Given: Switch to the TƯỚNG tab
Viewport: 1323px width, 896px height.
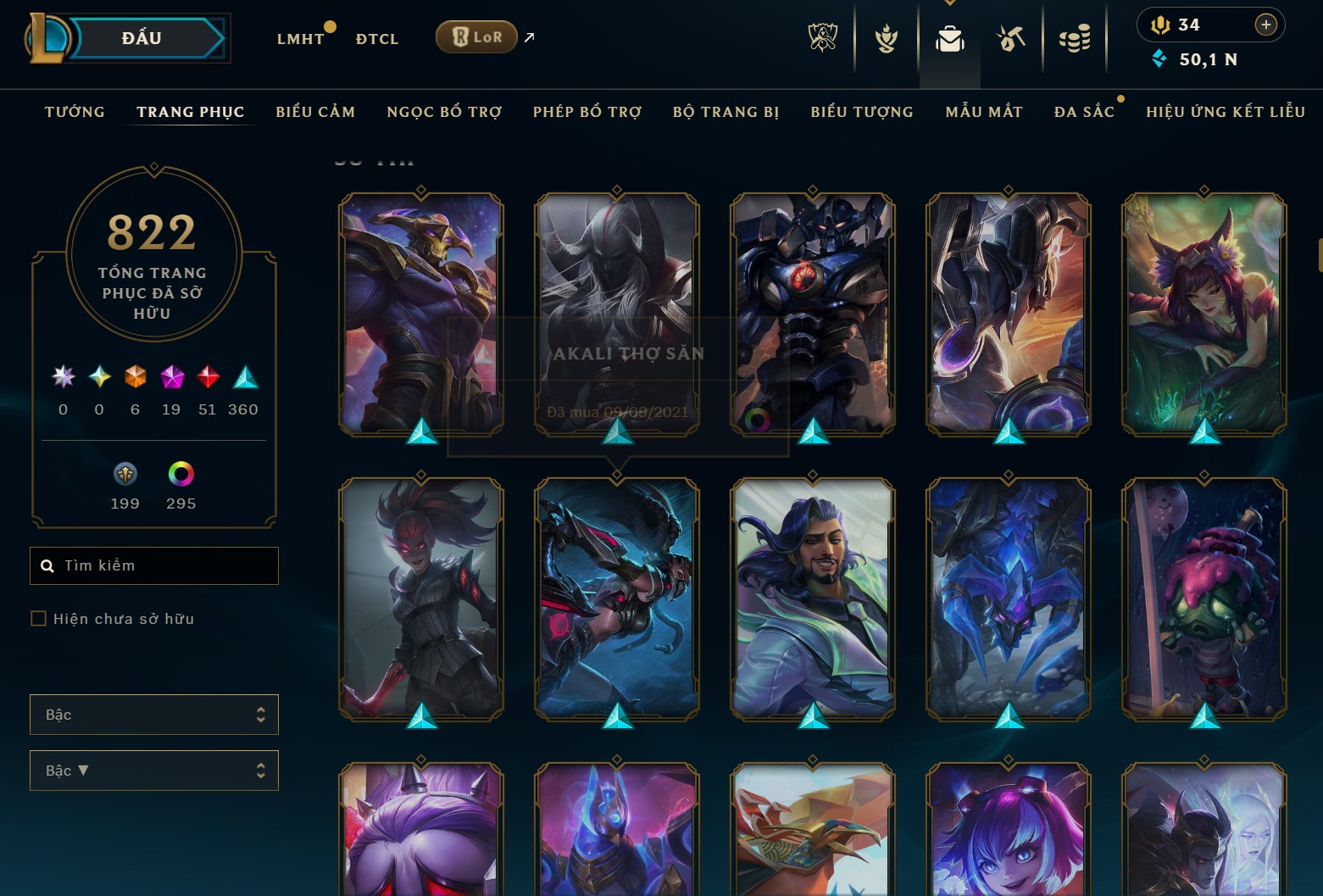Looking at the screenshot, I should tap(75, 111).
